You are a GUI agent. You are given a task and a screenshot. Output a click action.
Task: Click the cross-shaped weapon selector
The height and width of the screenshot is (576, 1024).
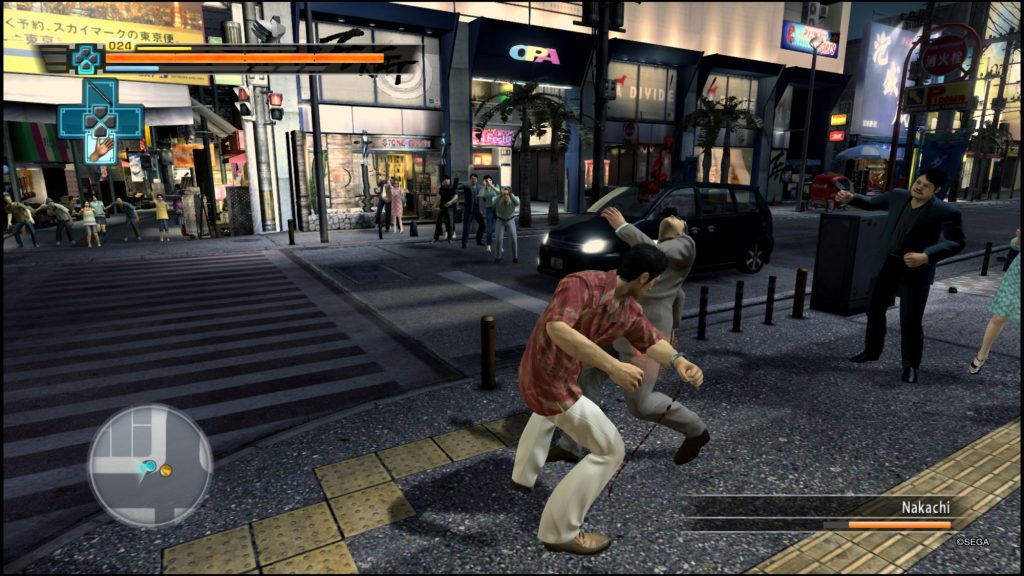point(100,119)
